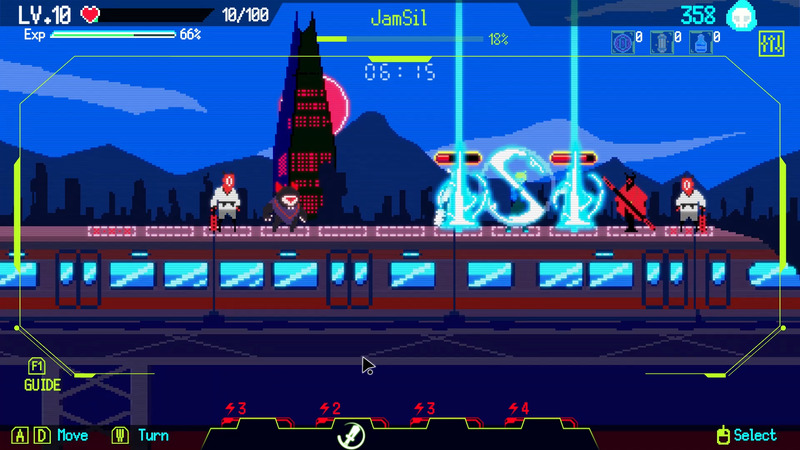Select the grey canister item slot
The image size is (800, 450).
click(x=662, y=43)
